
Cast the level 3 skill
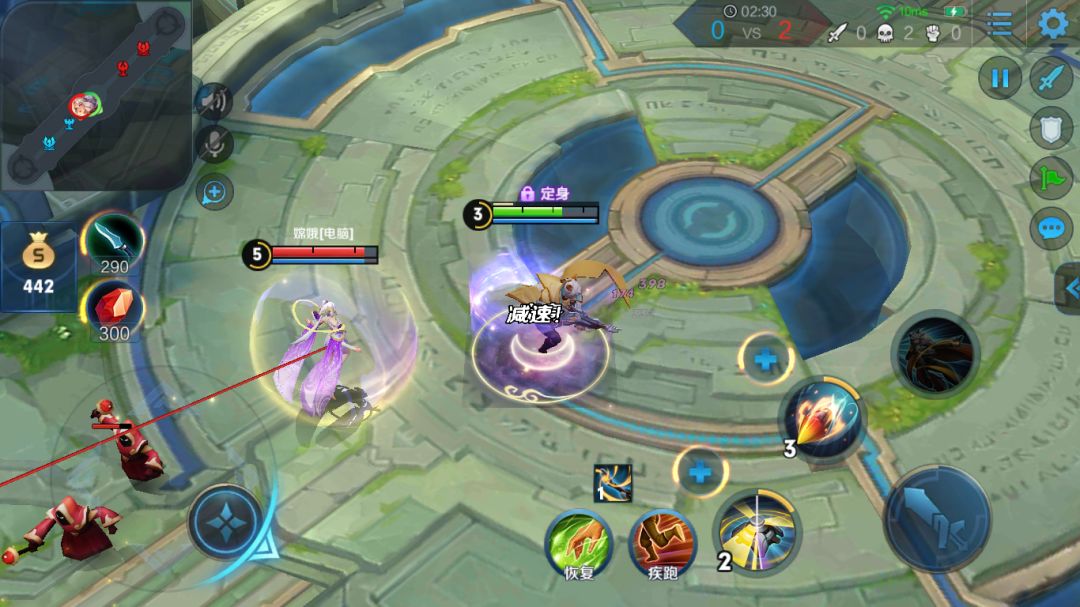pyautogui.click(x=822, y=419)
